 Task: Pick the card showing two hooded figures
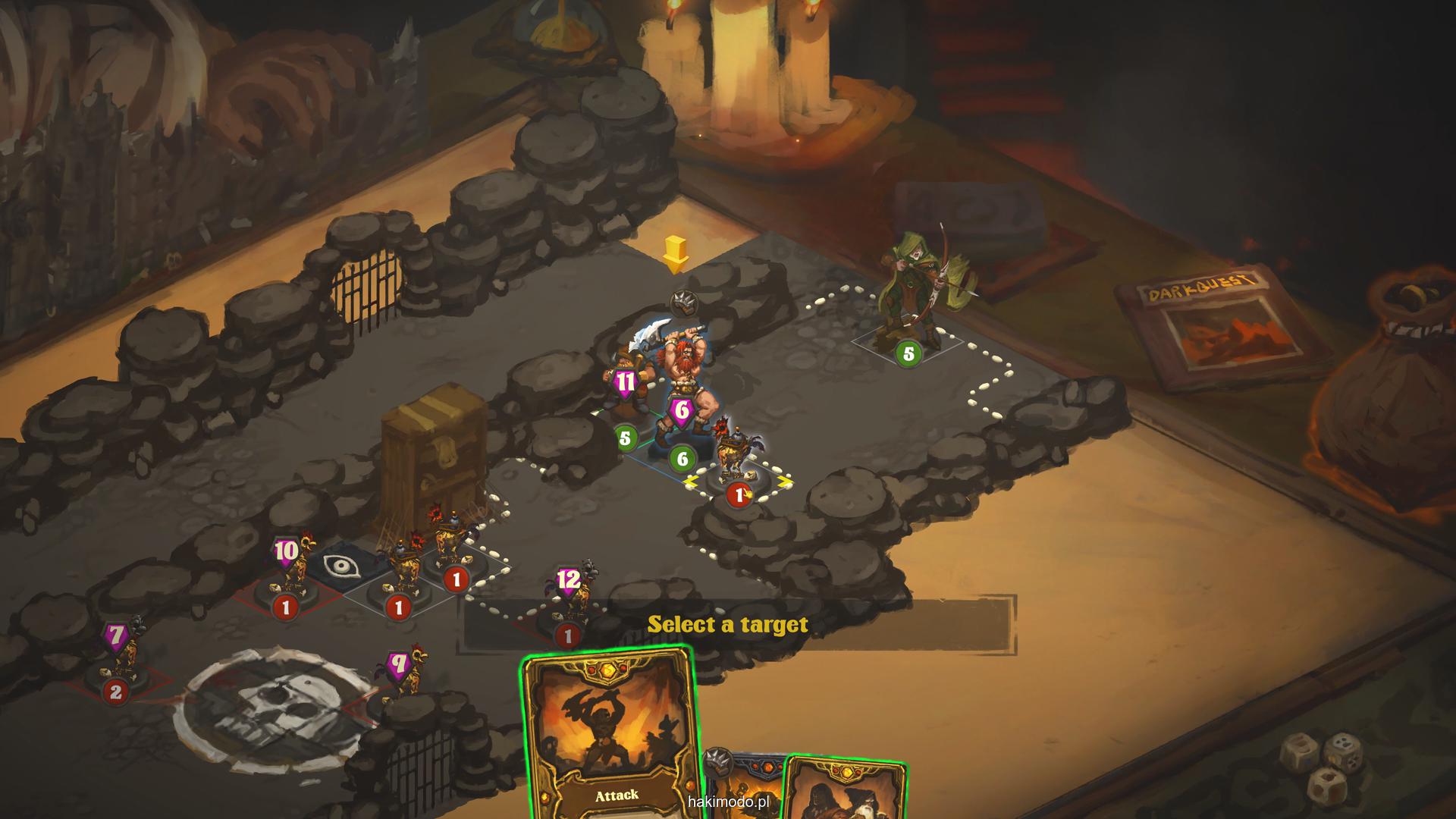tap(846, 792)
